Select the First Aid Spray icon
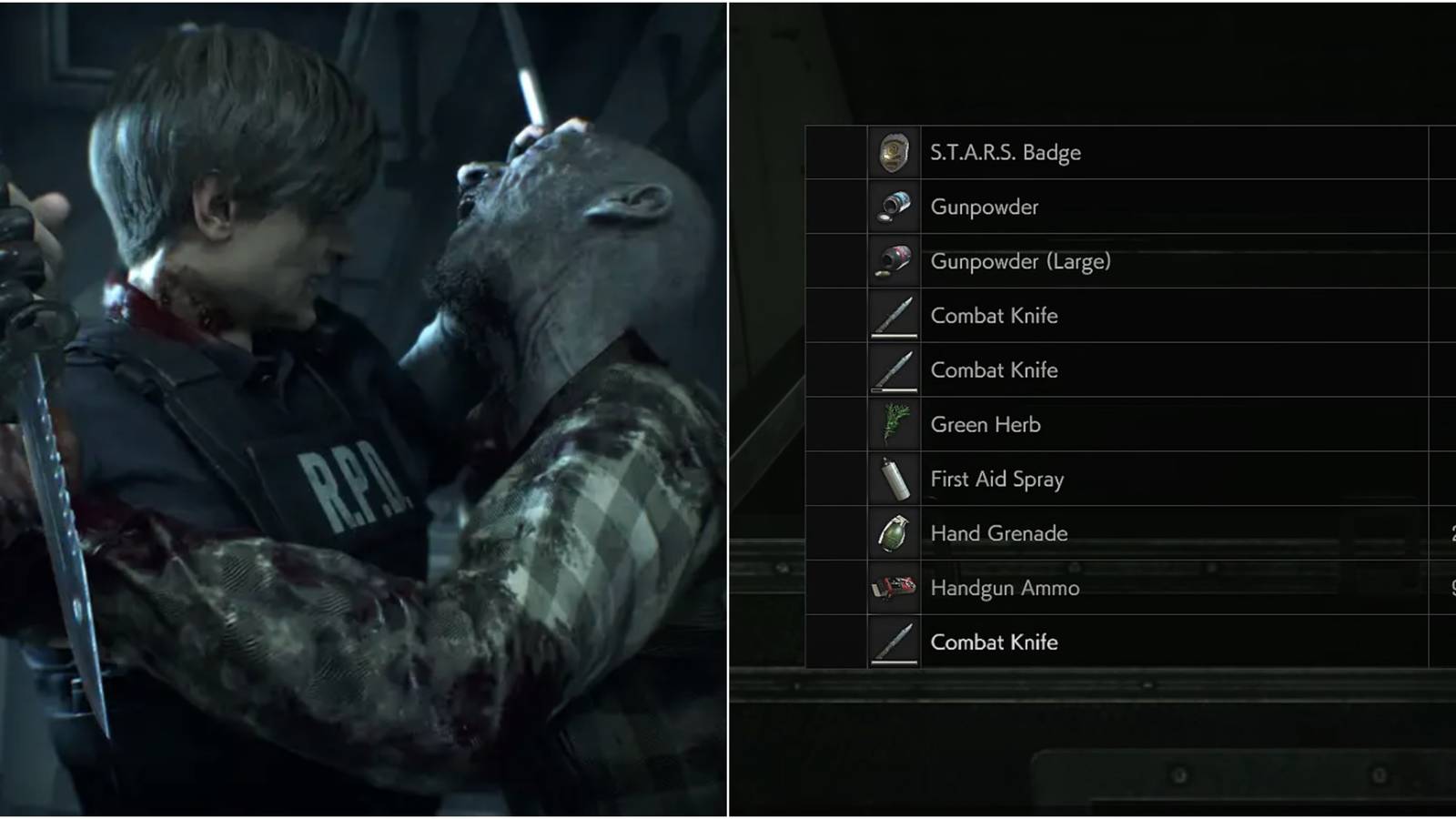 pyautogui.click(x=893, y=479)
